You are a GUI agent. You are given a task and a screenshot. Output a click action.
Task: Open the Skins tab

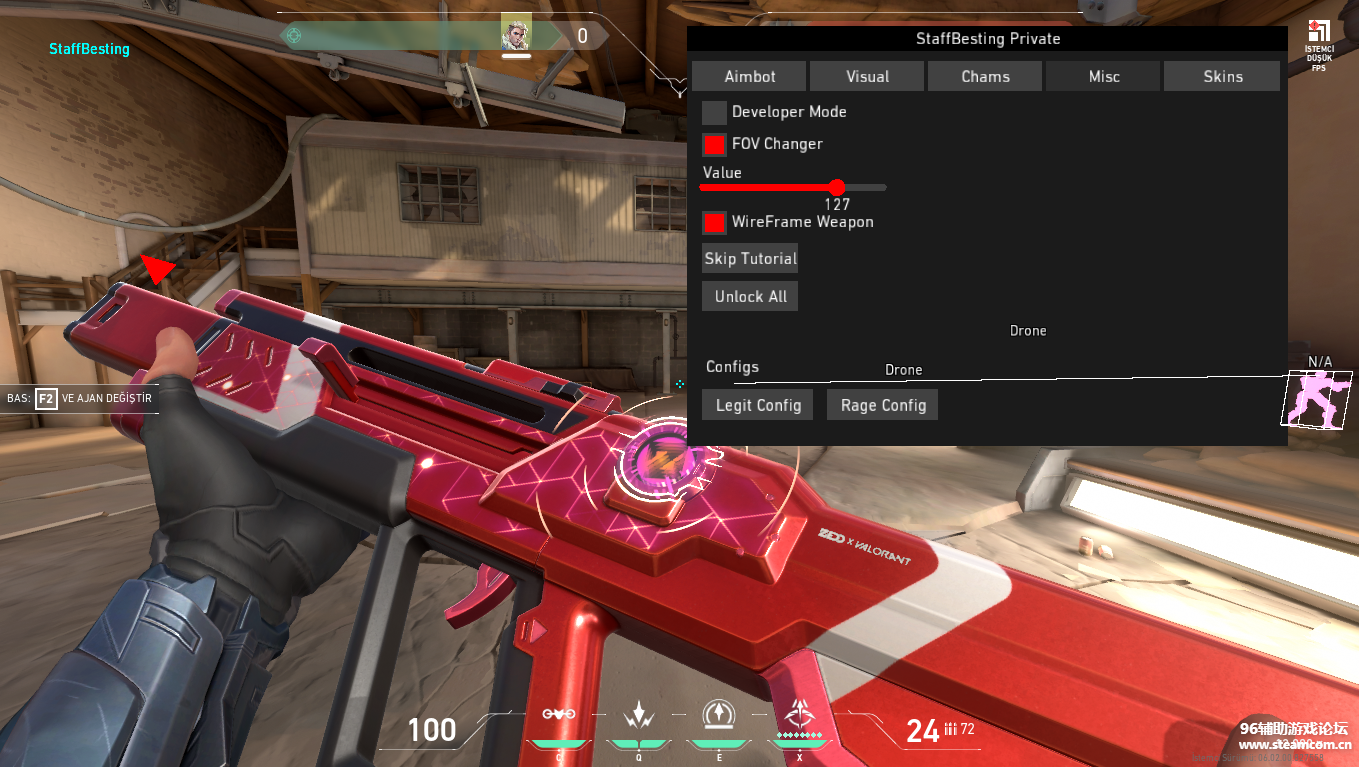[1222, 75]
